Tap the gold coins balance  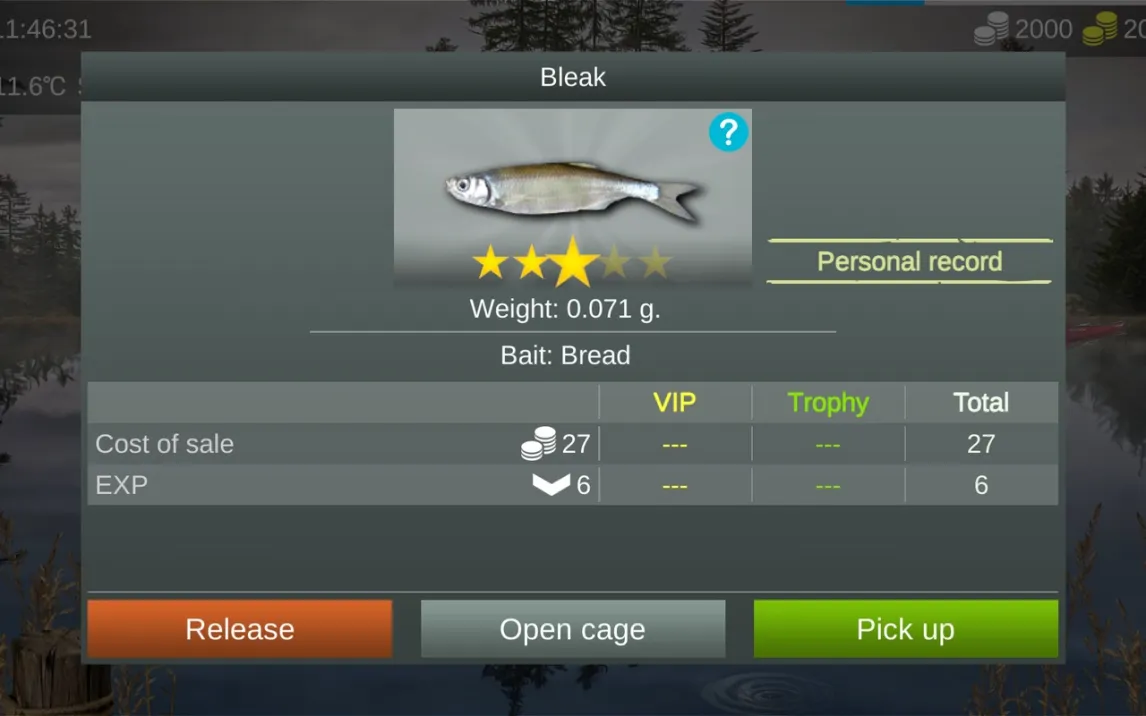pyautogui.click(x=1114, y=29)
